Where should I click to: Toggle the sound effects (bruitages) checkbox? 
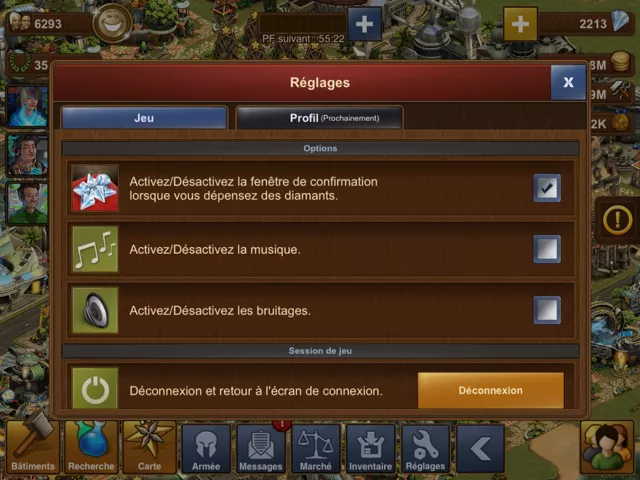547,310
